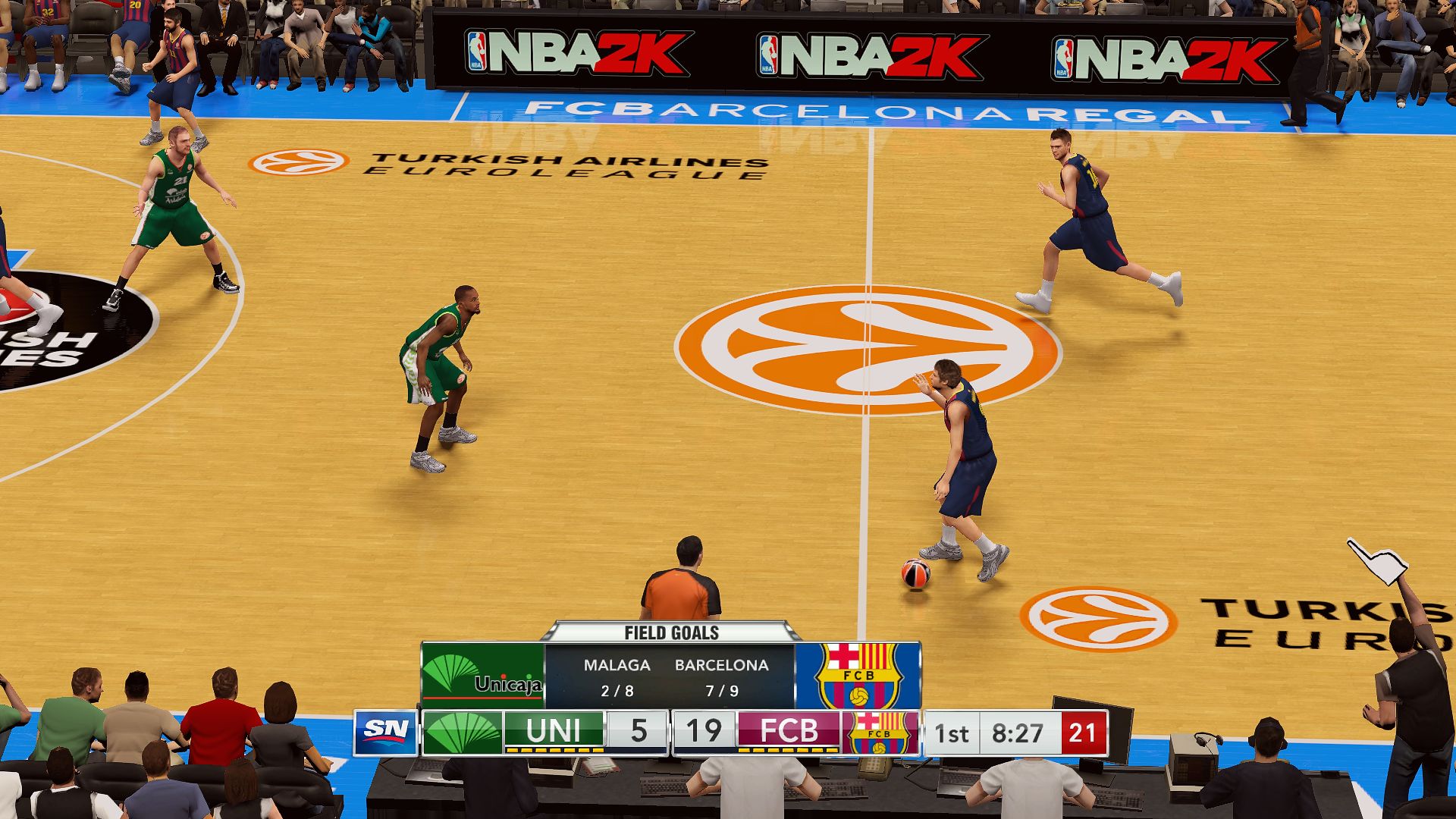The height and width of the screenshot is (819, 1456).
Task: Click the large FCB crest in the stats panel
Action: (858, 675)
